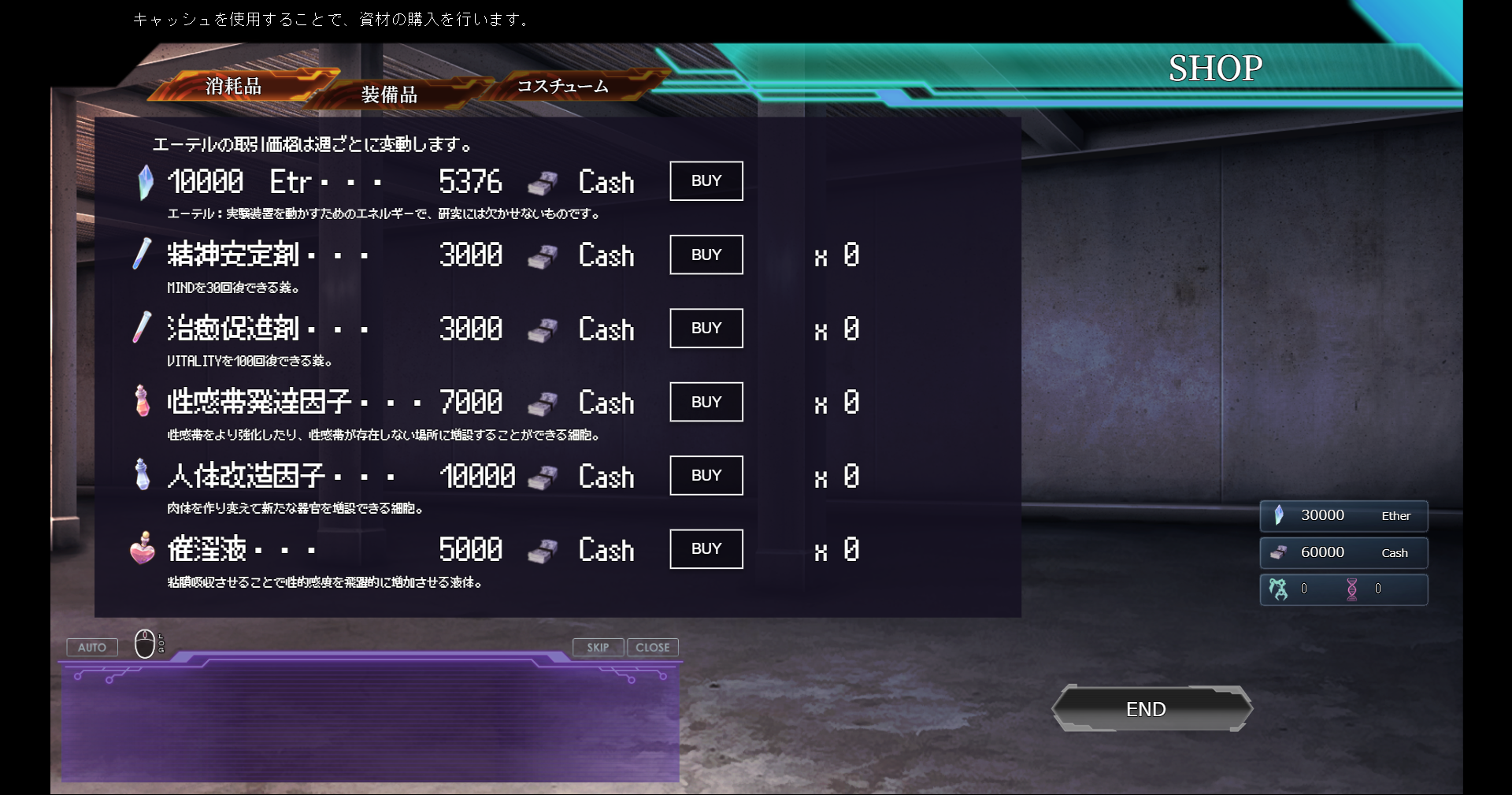Buy the 精神安定剤 item
1512x795 pixels.
click(x=706, y=254)
